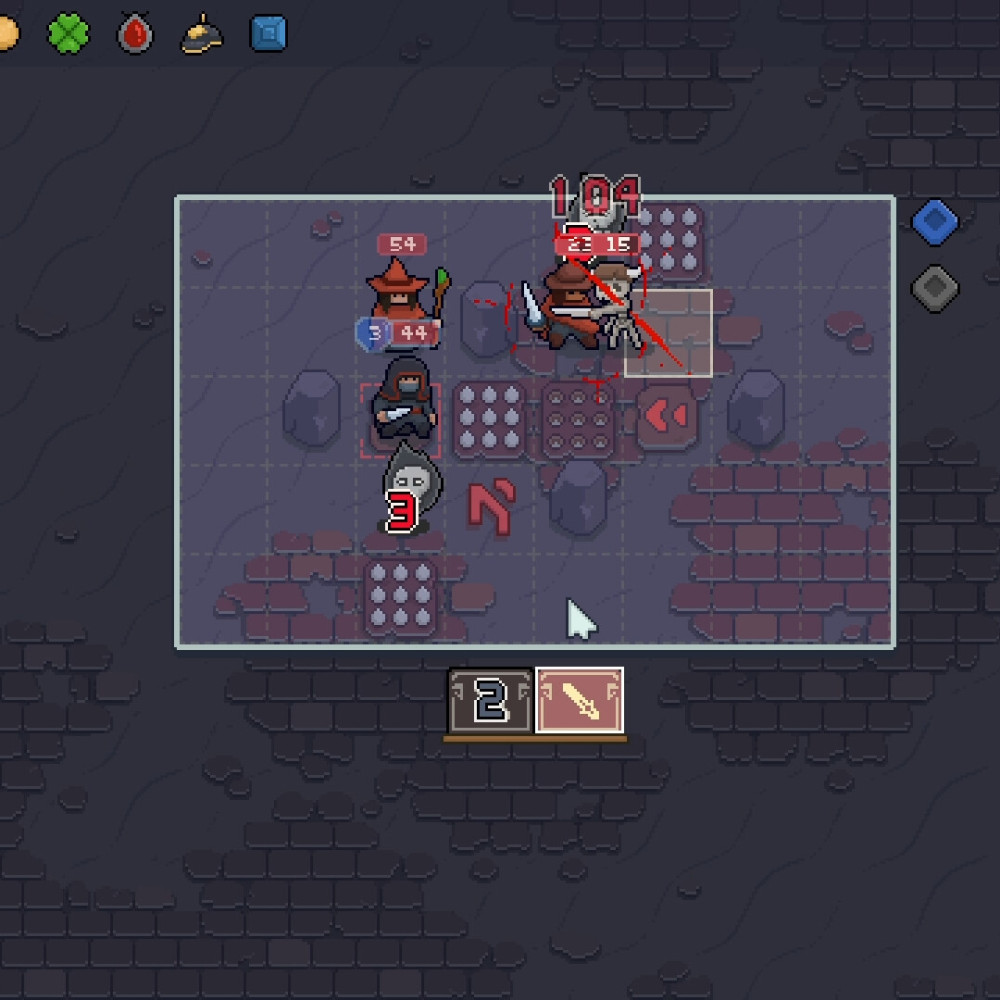
Task: Inspect the gold coin relic icon
Action: click(6, 34)
